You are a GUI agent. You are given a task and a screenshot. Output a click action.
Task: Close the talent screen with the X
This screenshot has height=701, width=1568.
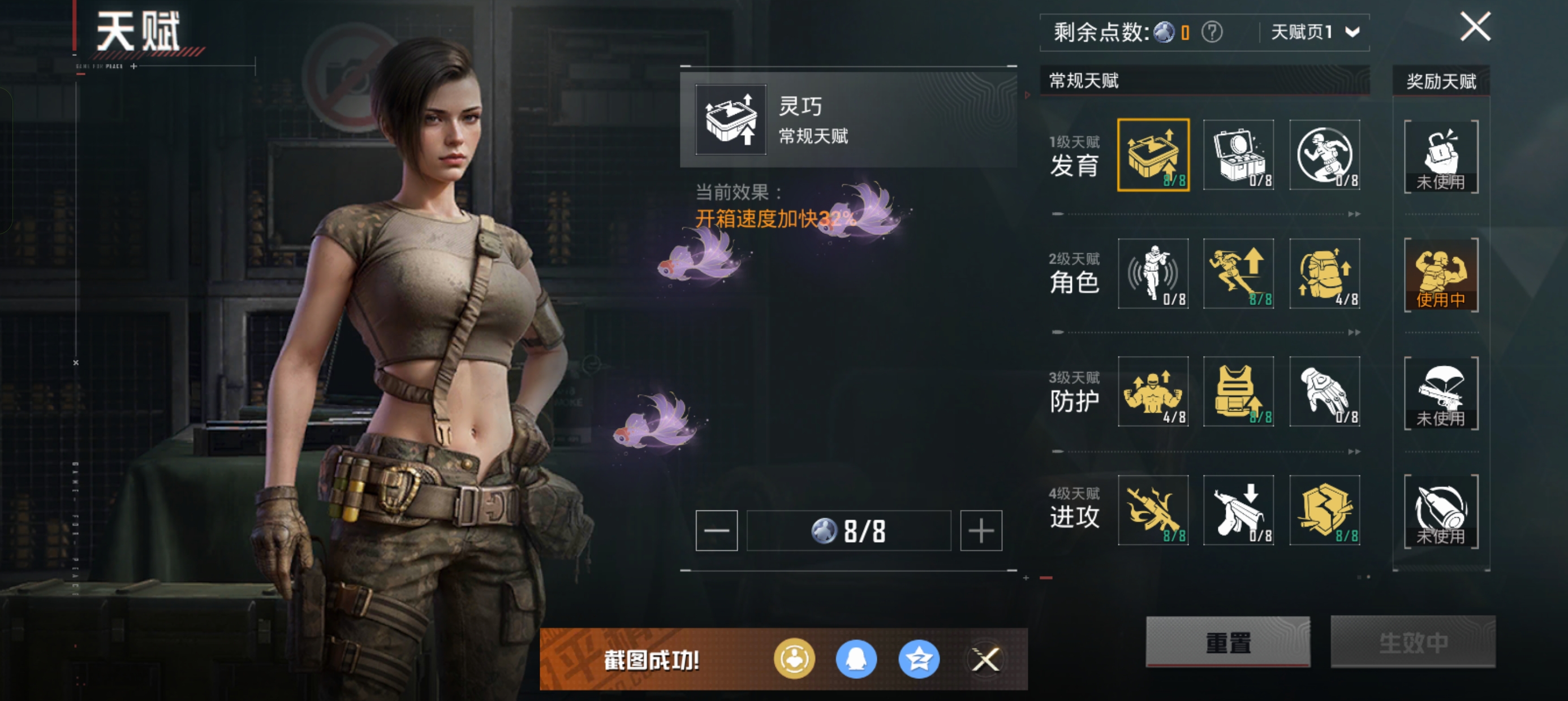pyautogui.click(x=1475, y=27)
